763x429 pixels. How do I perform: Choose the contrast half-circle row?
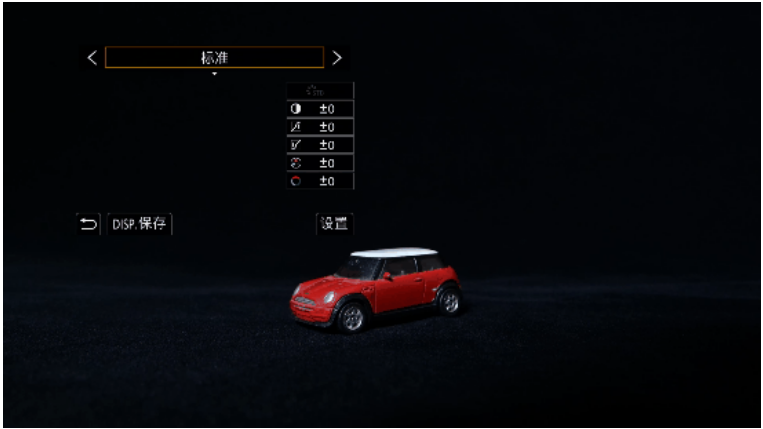point(320,109)
